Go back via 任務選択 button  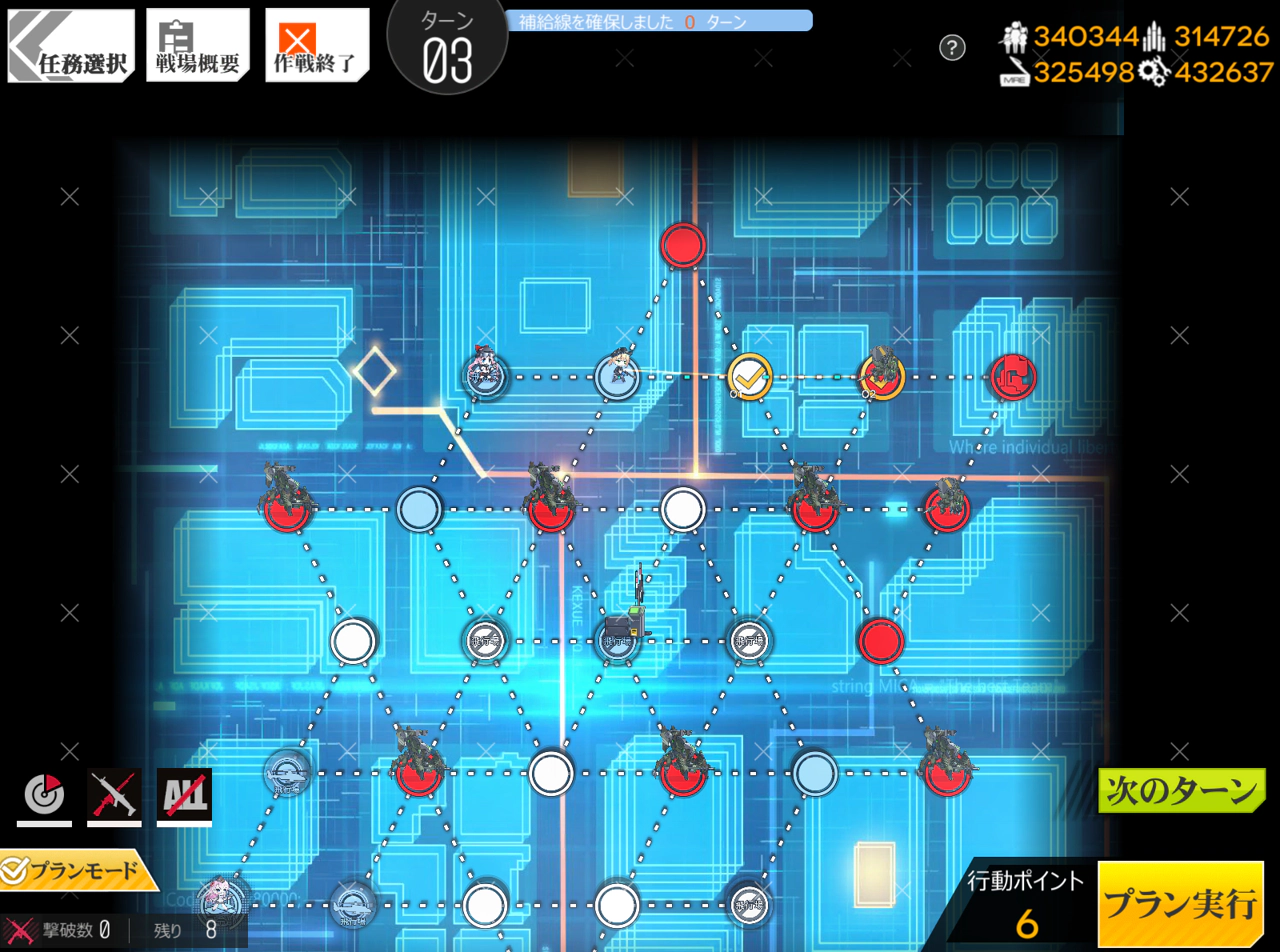click(x=70, y=46)
